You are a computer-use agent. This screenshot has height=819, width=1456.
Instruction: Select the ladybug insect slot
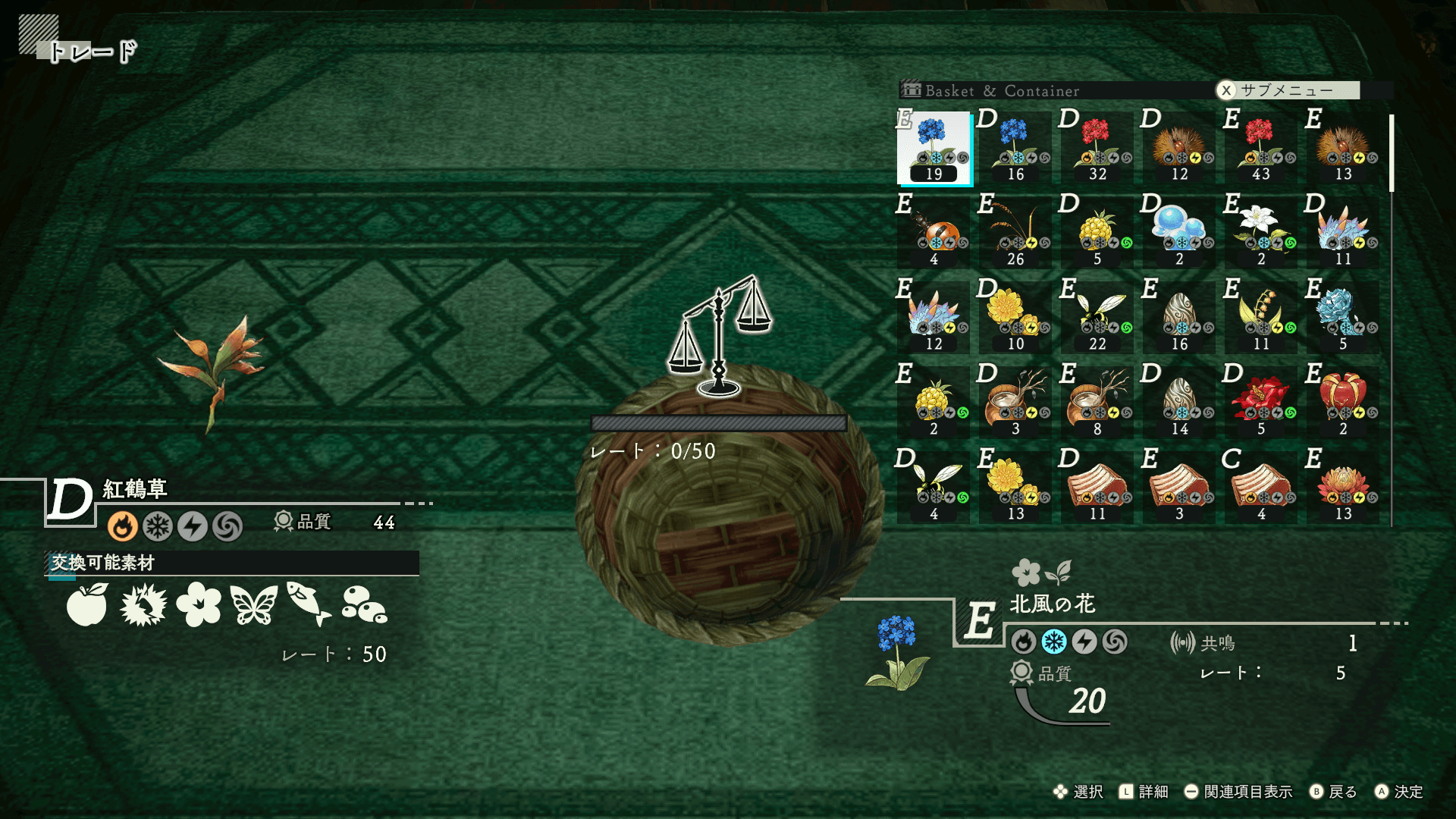pyautogui.click(x=934, y=234)
